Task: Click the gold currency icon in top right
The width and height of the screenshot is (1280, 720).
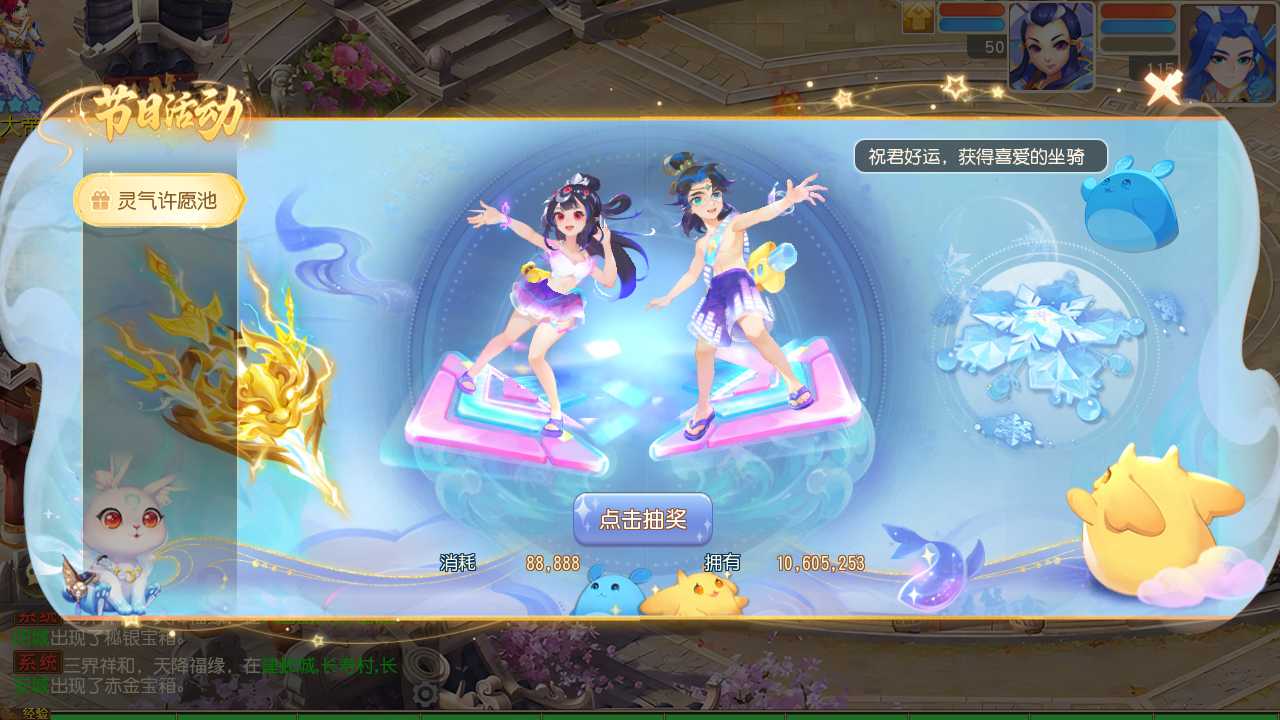Action: pos(918,17)
